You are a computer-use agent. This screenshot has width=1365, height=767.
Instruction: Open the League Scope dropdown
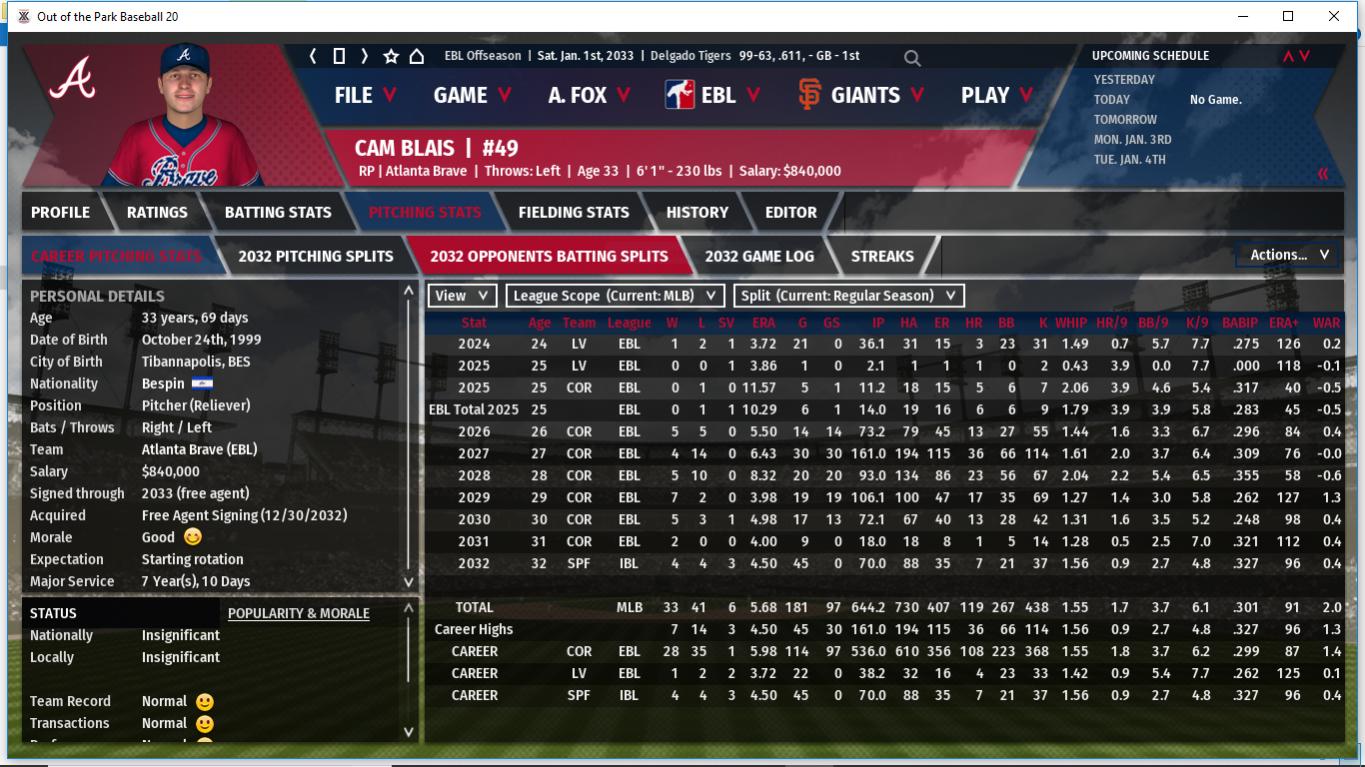[x=615, y=296]
